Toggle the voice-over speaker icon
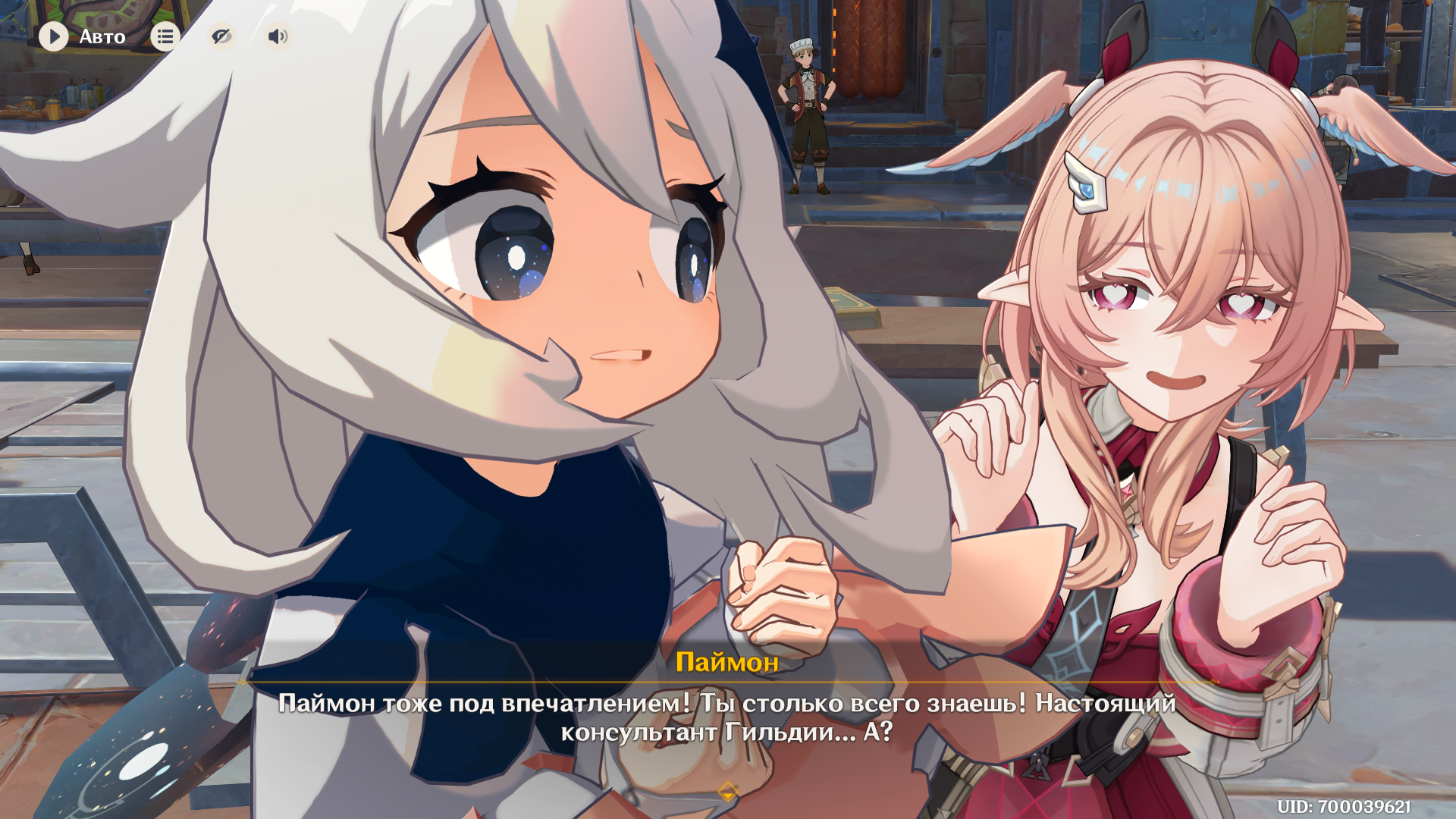 click(278, 36)
